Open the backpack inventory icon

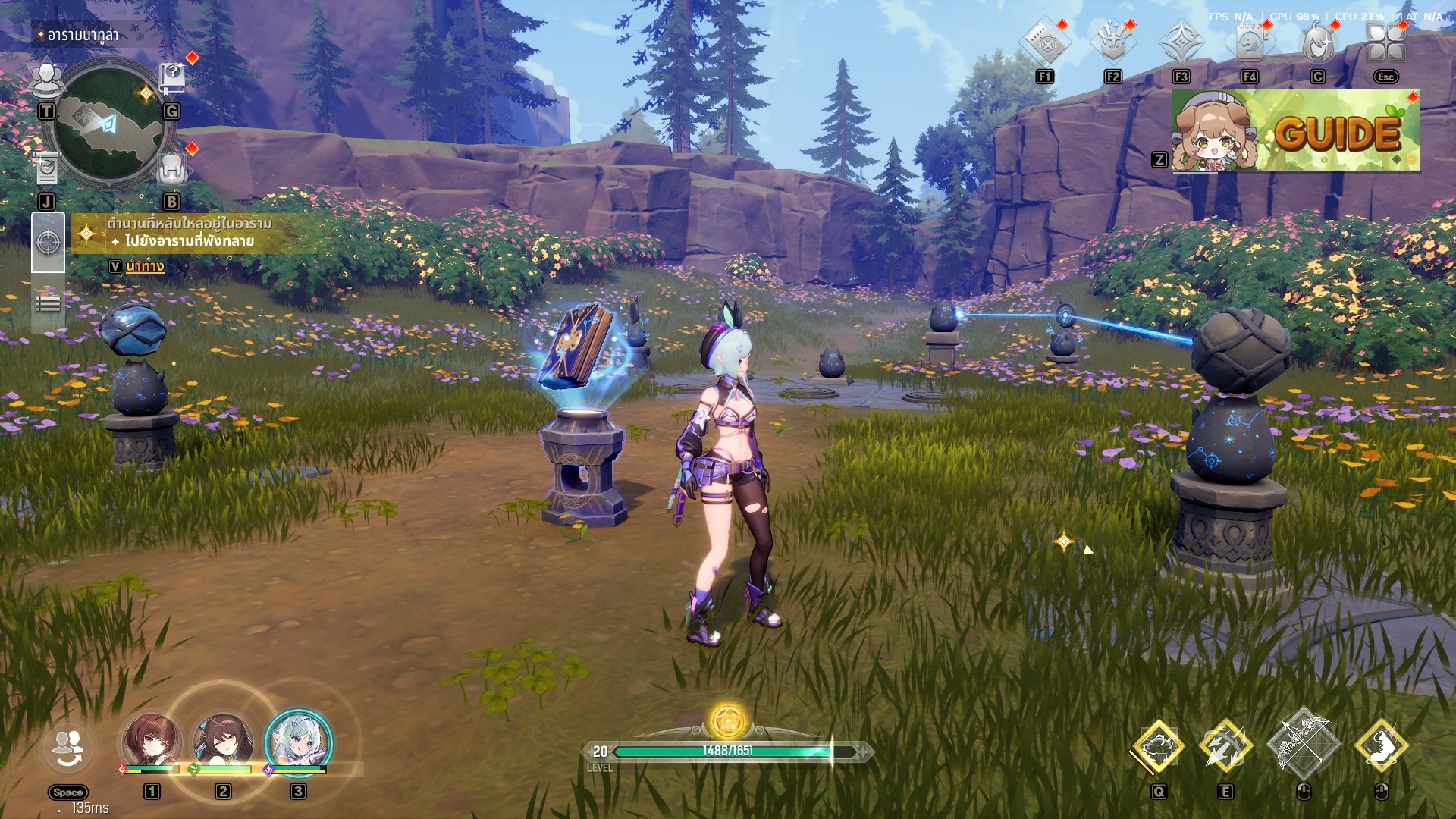coord(172,169)
